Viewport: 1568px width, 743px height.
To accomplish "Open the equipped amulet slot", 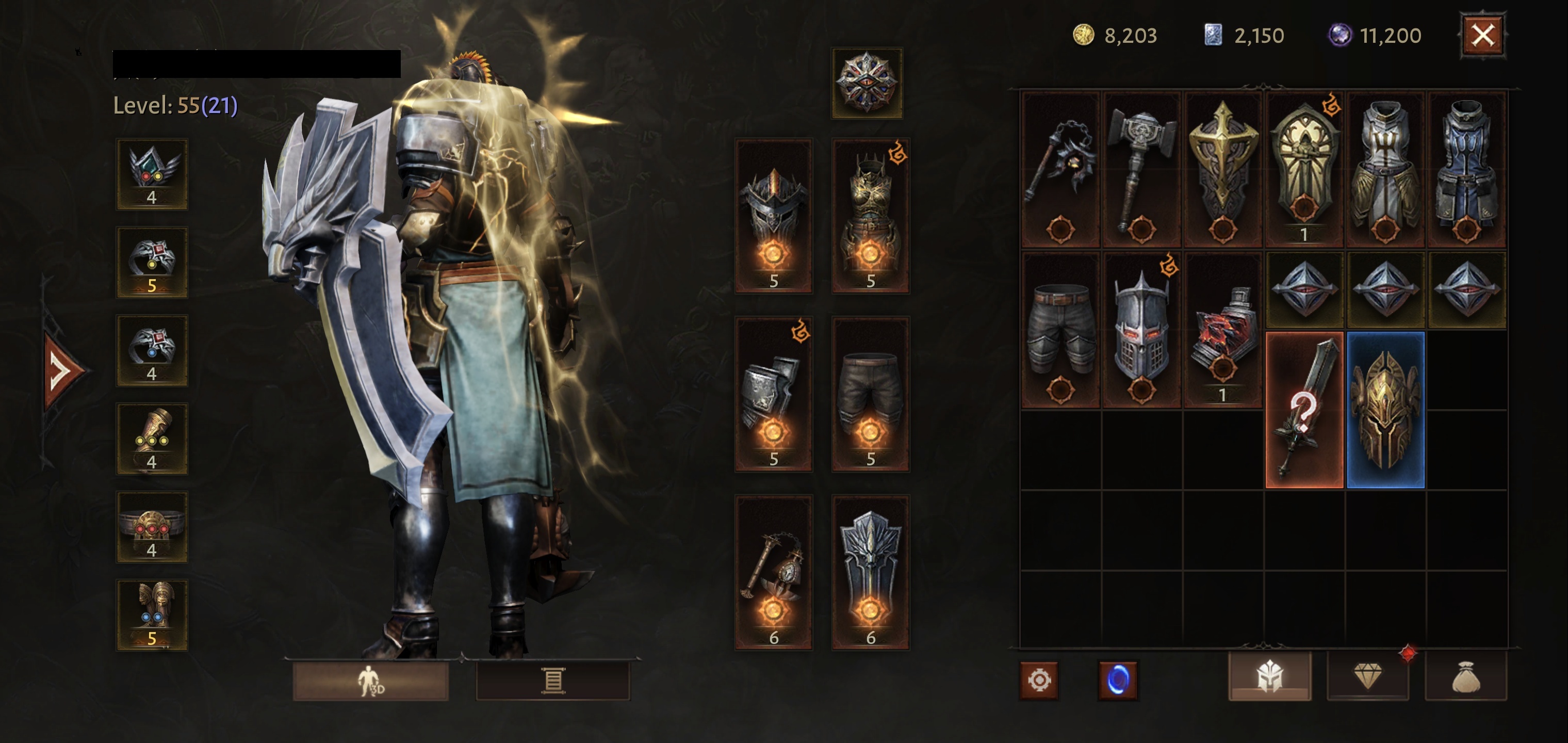I will point(152,174).
